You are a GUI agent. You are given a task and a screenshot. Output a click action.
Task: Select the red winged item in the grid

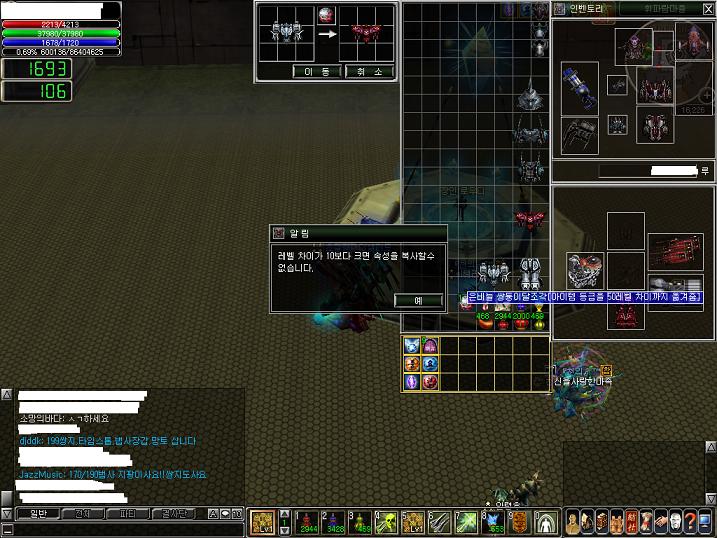point(528,219)
